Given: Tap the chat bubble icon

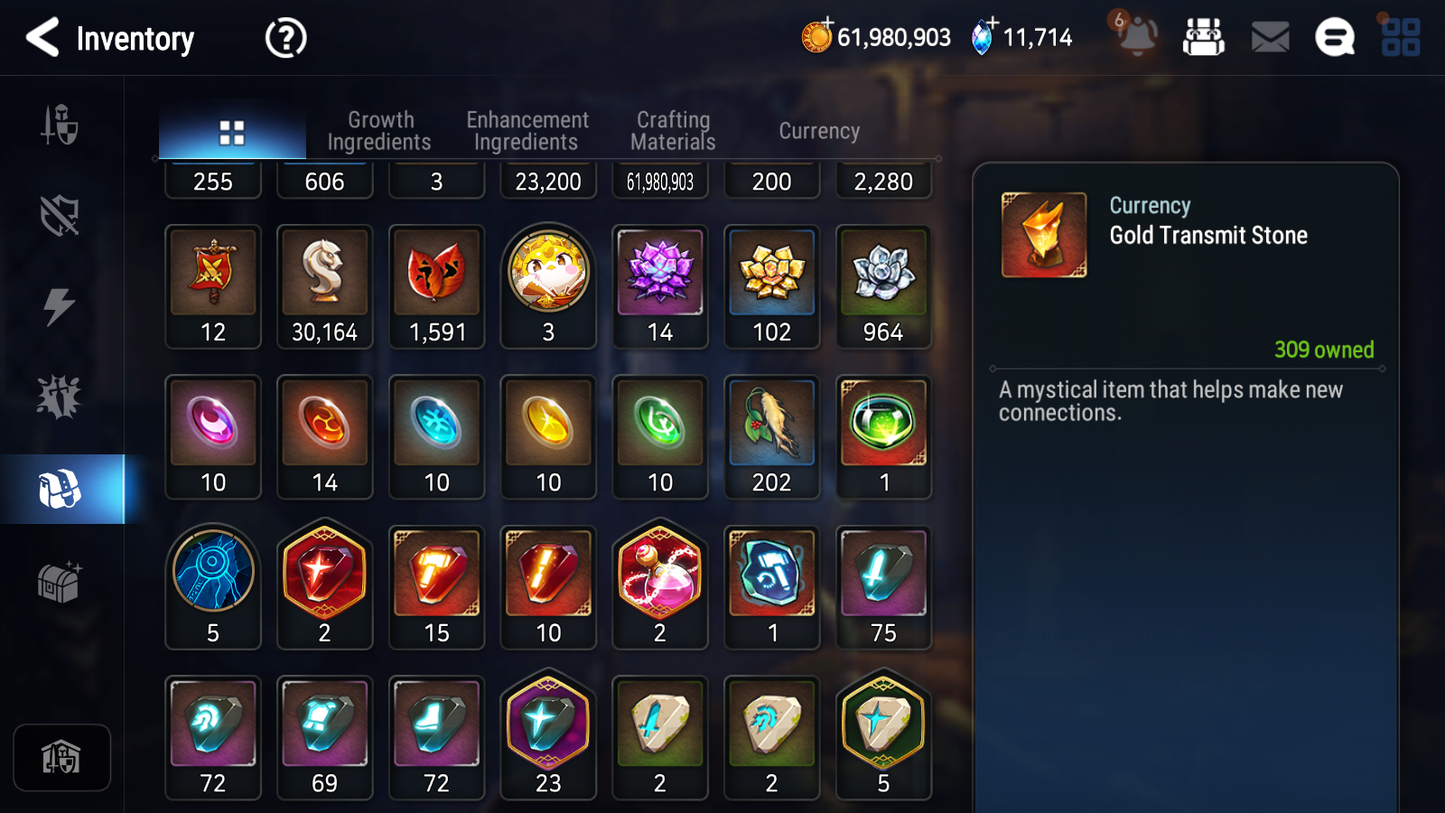Looking at the screenshot, I should point(1334,36).
